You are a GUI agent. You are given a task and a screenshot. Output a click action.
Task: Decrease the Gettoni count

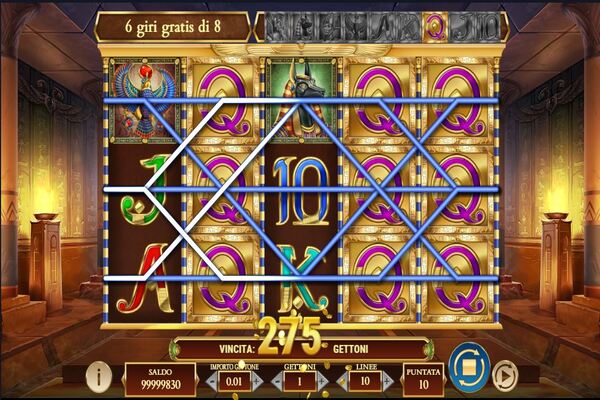274,381
